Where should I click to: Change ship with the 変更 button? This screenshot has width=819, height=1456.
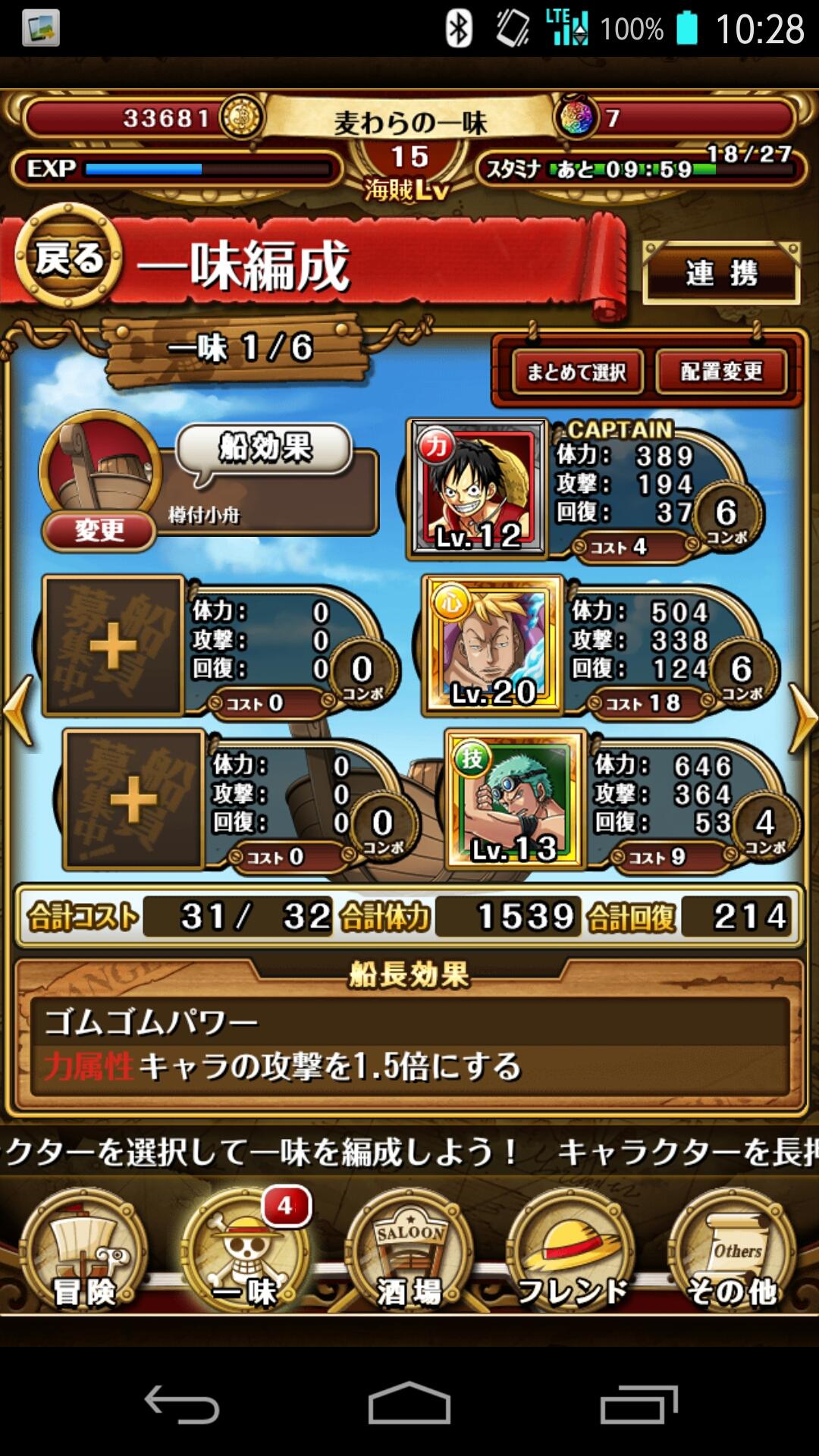click(99, 530)
